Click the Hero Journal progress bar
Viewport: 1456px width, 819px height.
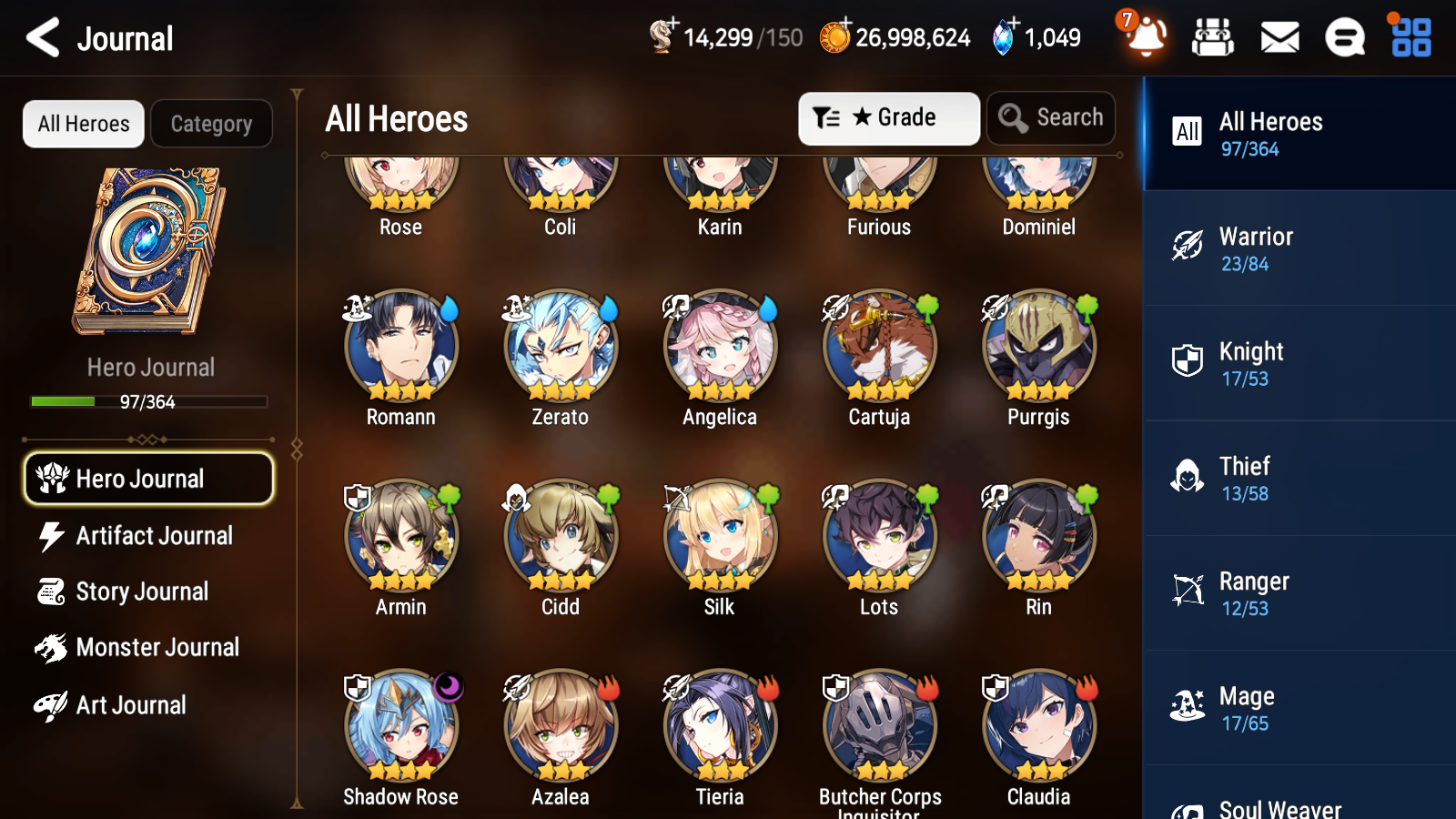148,401
